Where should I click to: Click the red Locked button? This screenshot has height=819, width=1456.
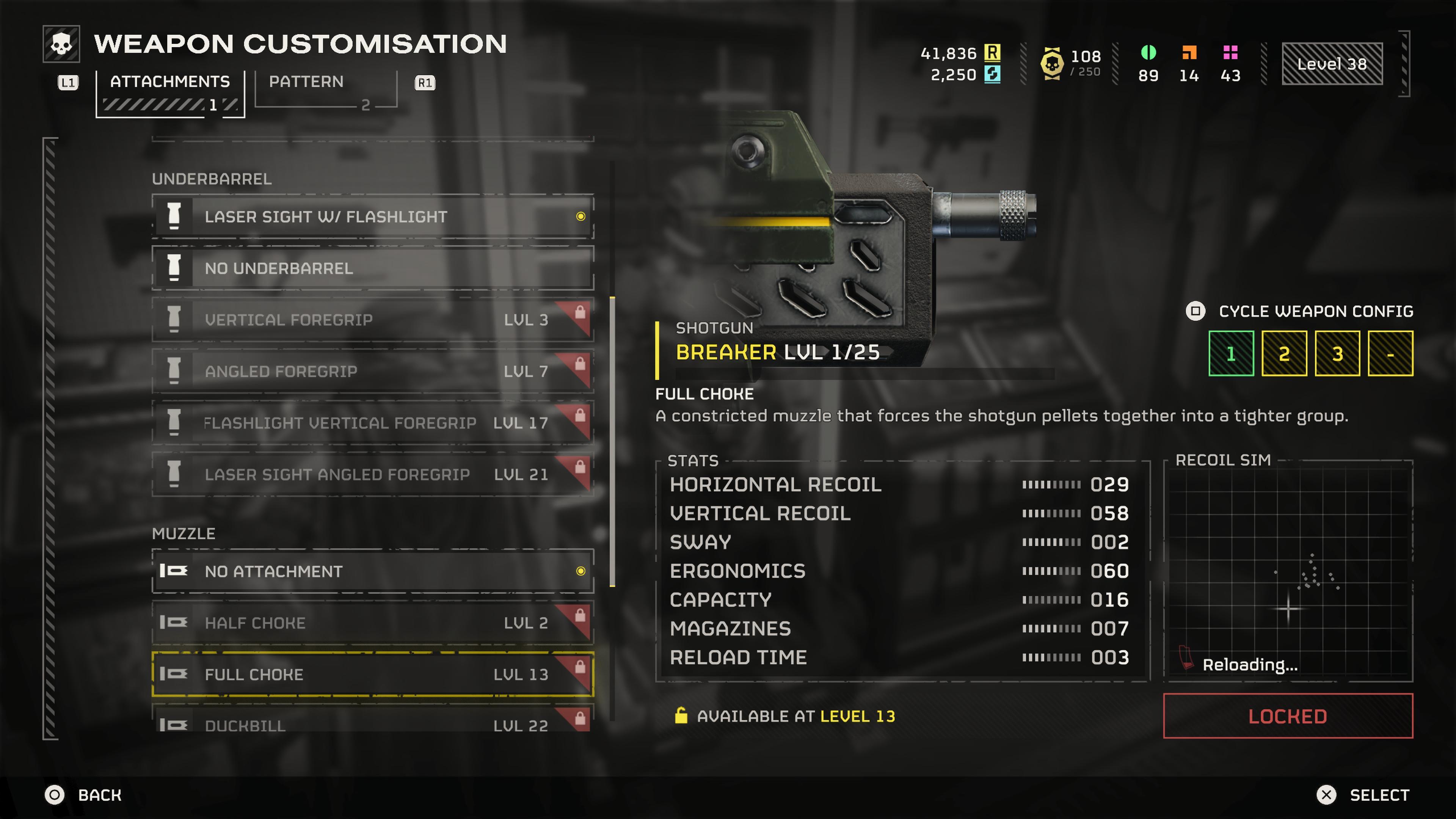click(x=1288, y=716)
